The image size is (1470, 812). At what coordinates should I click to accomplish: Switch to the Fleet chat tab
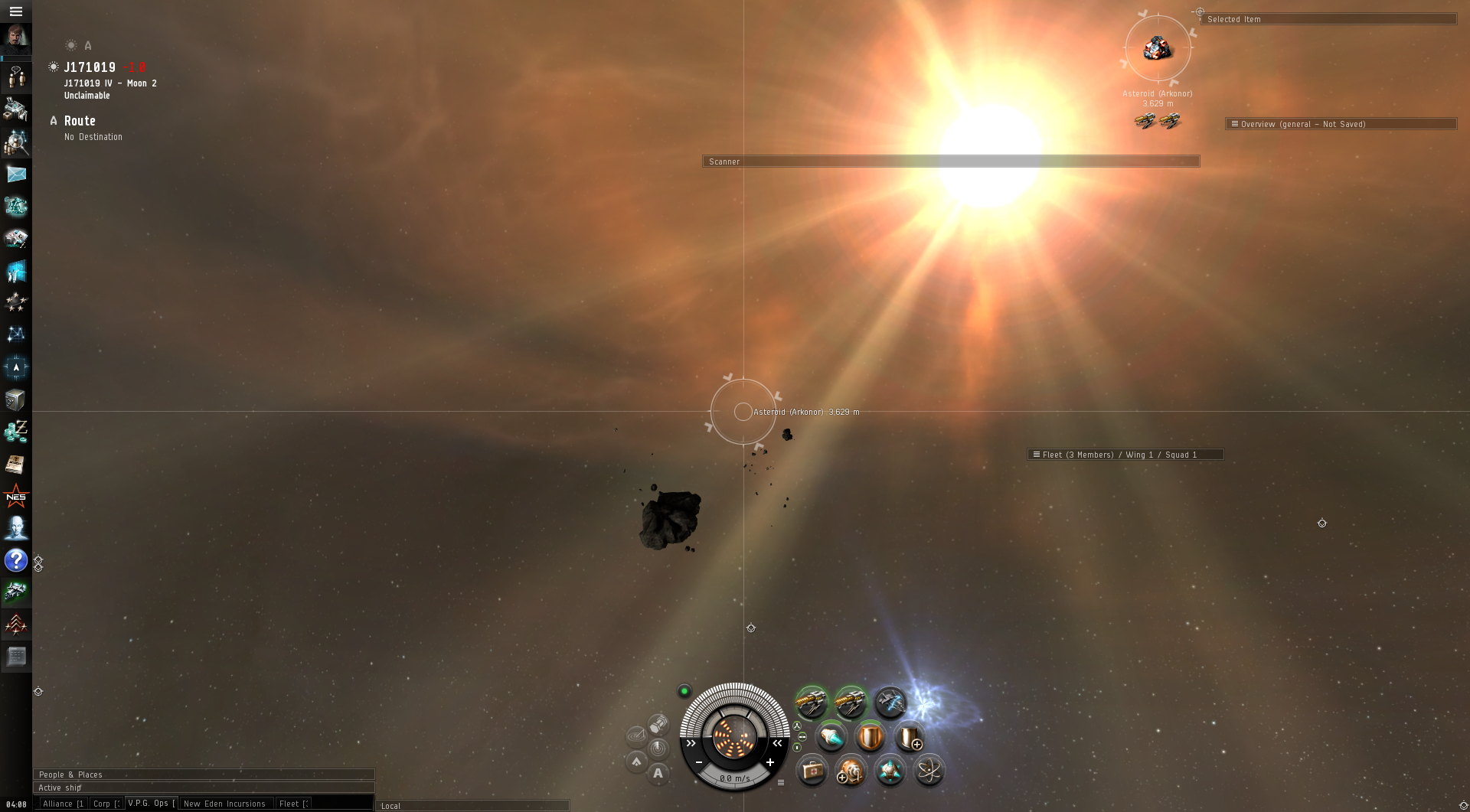click(293, 804)
